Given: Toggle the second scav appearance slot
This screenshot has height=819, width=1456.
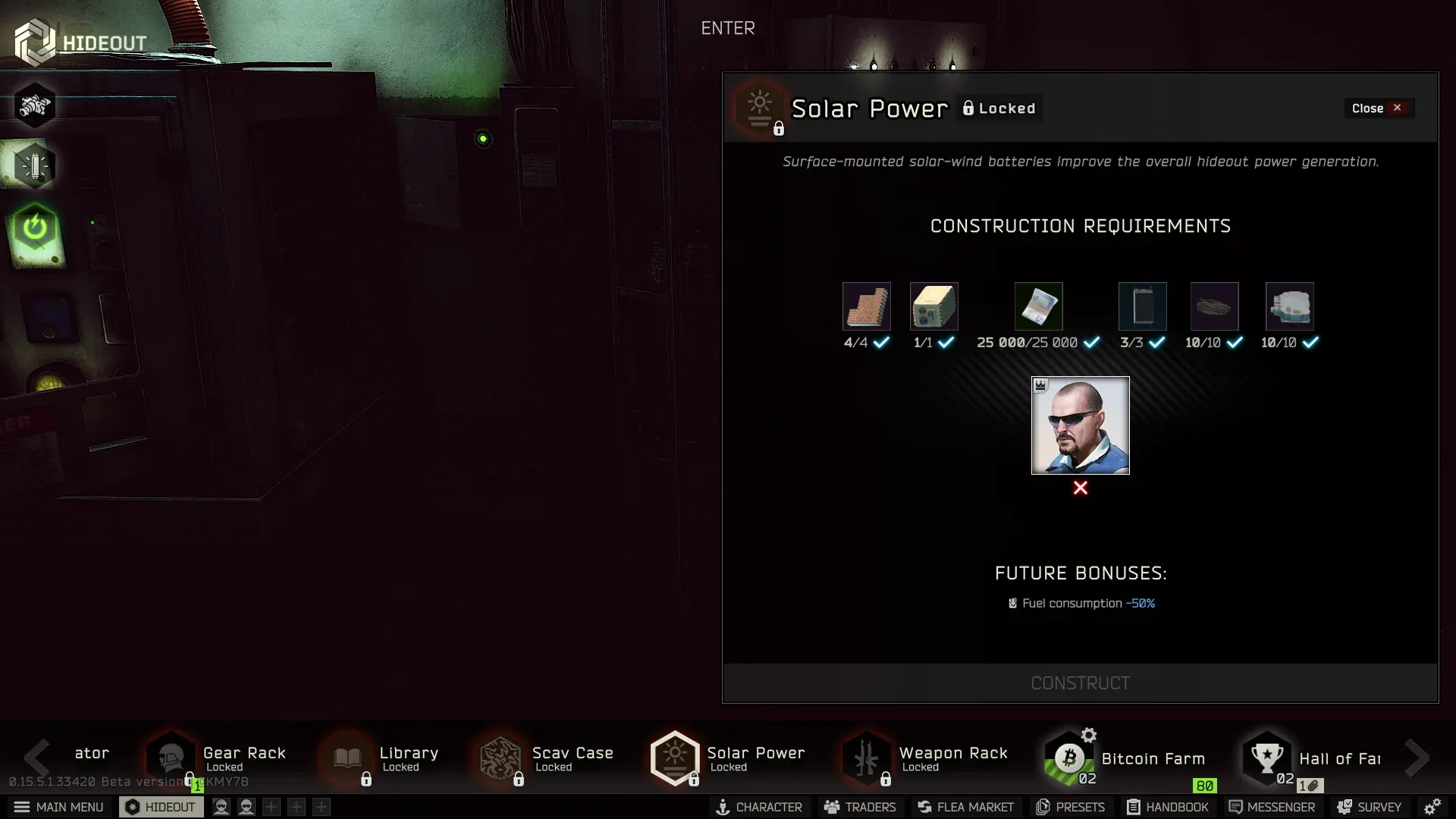Looking at the screenshot, I should click(x=245, y=807).
